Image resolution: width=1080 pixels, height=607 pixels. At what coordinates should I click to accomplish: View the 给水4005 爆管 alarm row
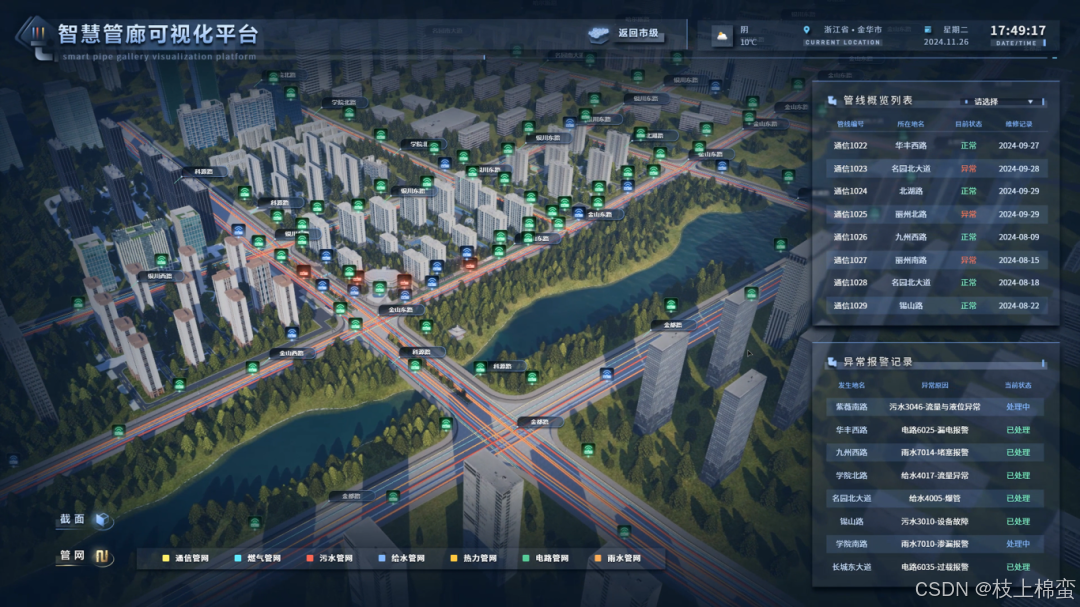935,498
